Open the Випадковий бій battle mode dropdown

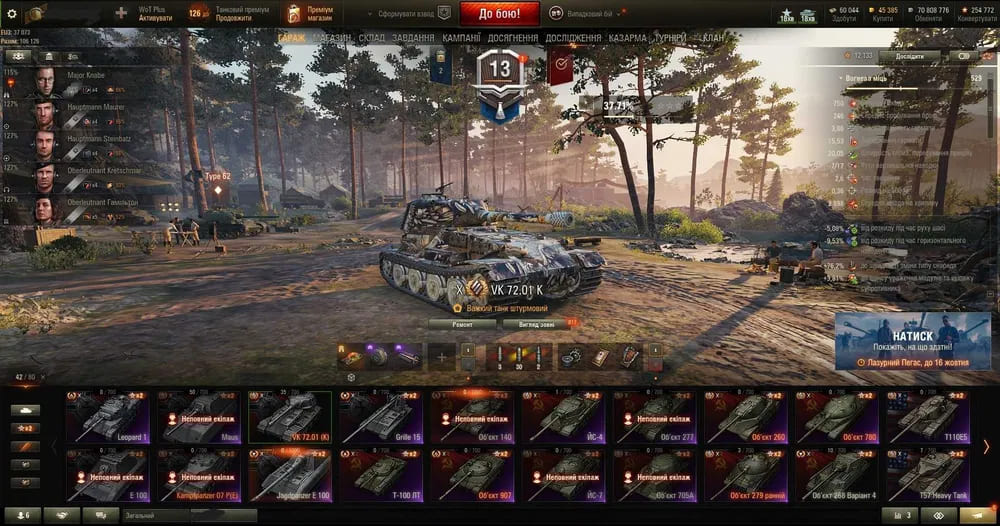[581, 14]
